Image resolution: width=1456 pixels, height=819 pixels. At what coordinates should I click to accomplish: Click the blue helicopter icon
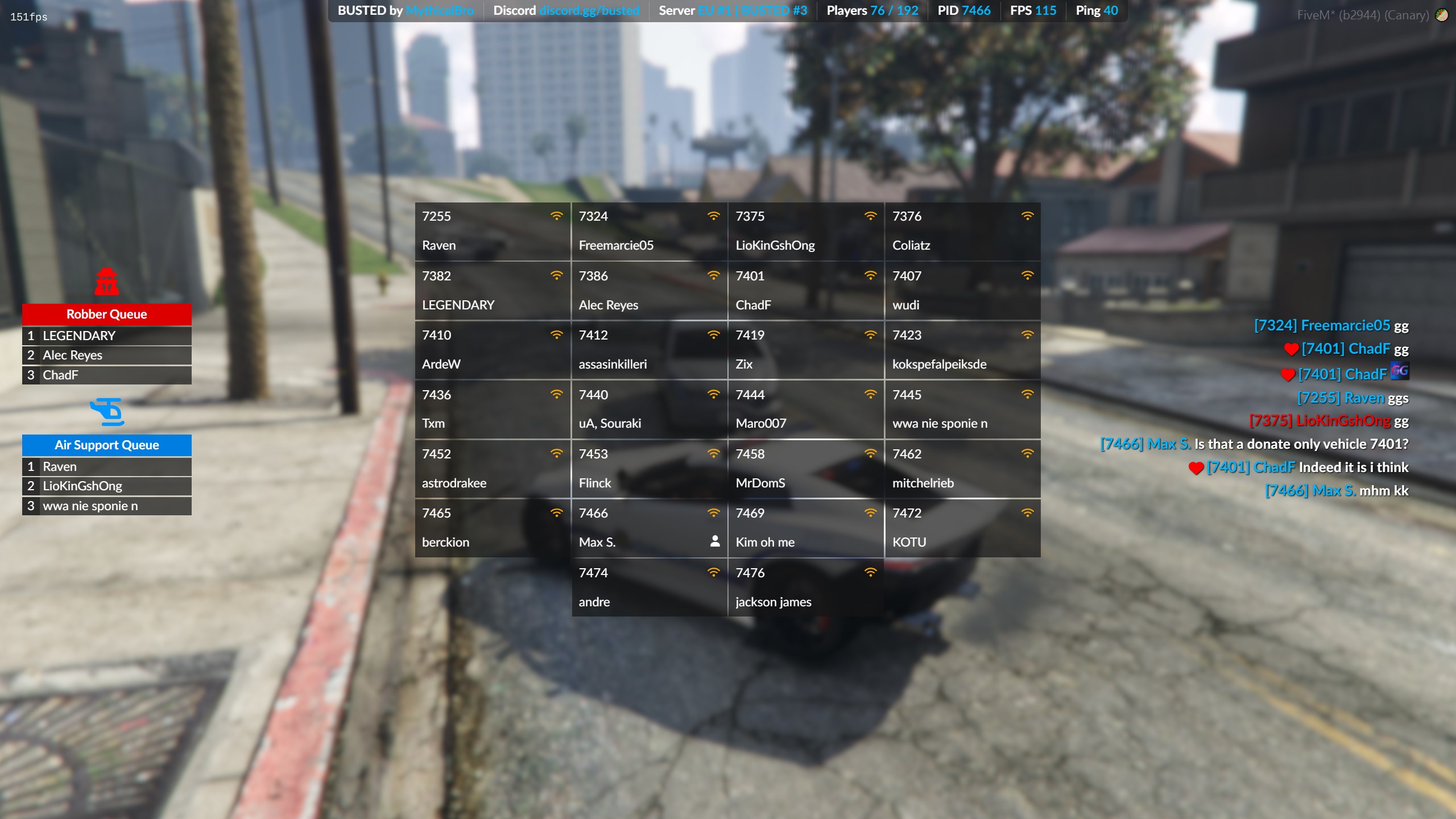click(106, 412)
